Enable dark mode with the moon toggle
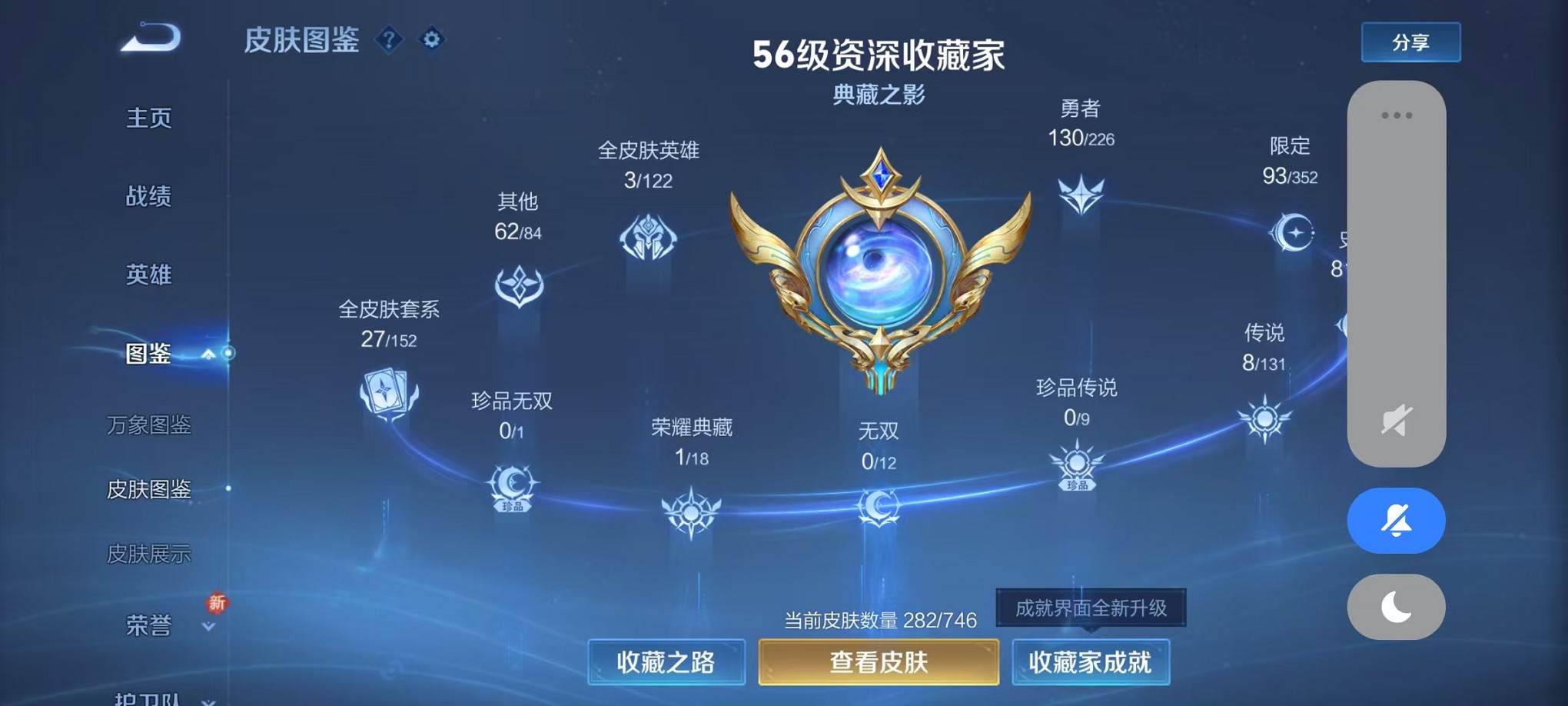Screen dimensions: 1568x706 [1397, 607]
